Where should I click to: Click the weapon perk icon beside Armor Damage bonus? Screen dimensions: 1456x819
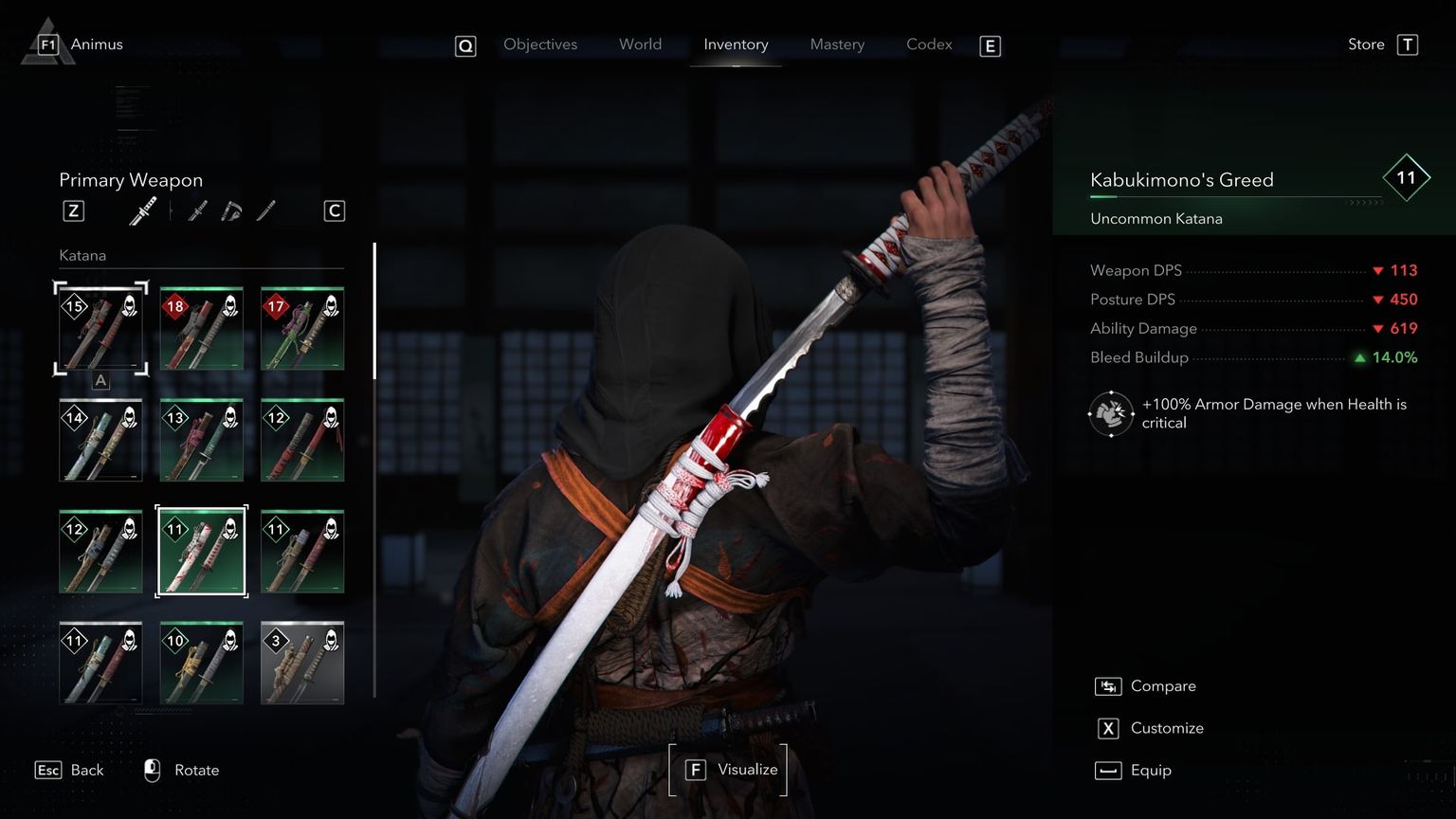pos(1110,413)
